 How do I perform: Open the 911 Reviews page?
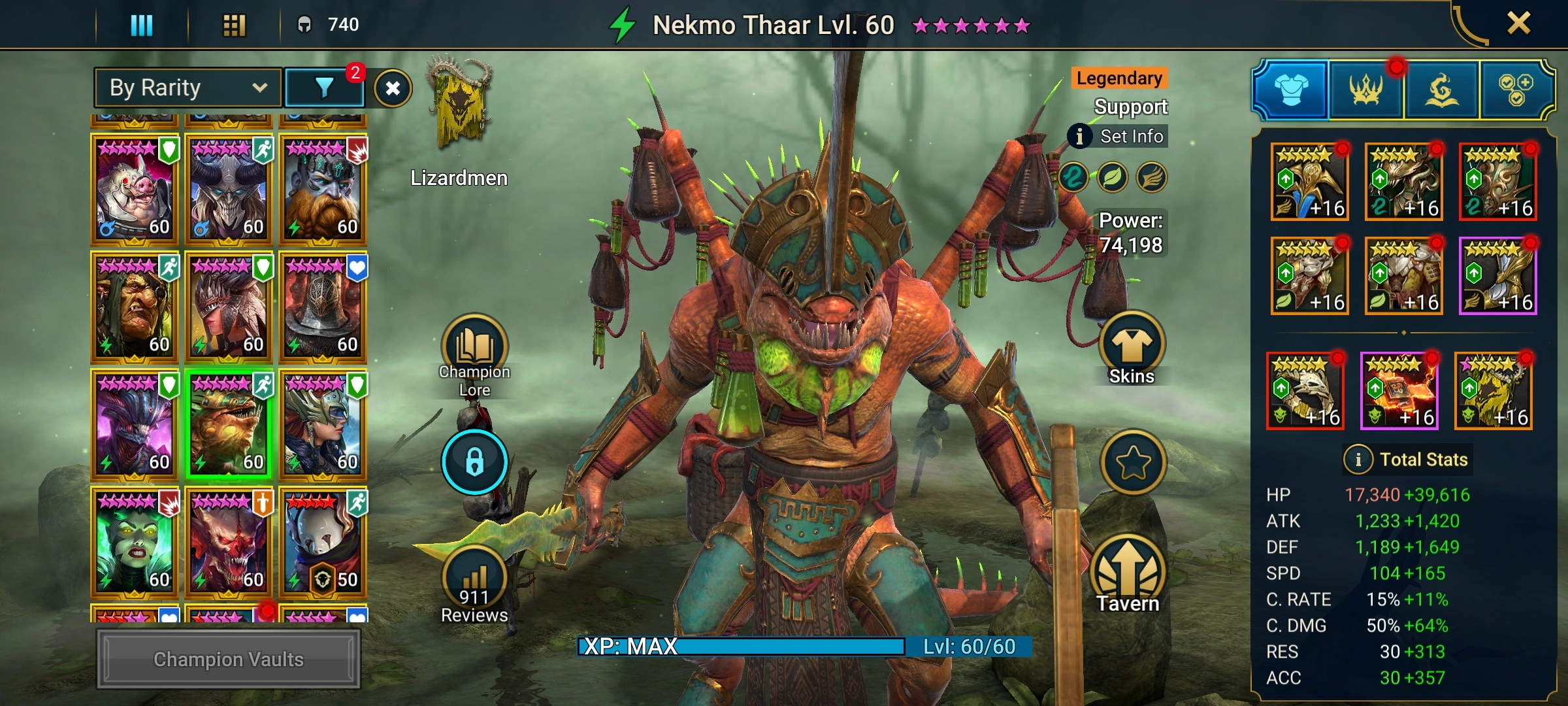pyautogui.click(x=474, y=583)
